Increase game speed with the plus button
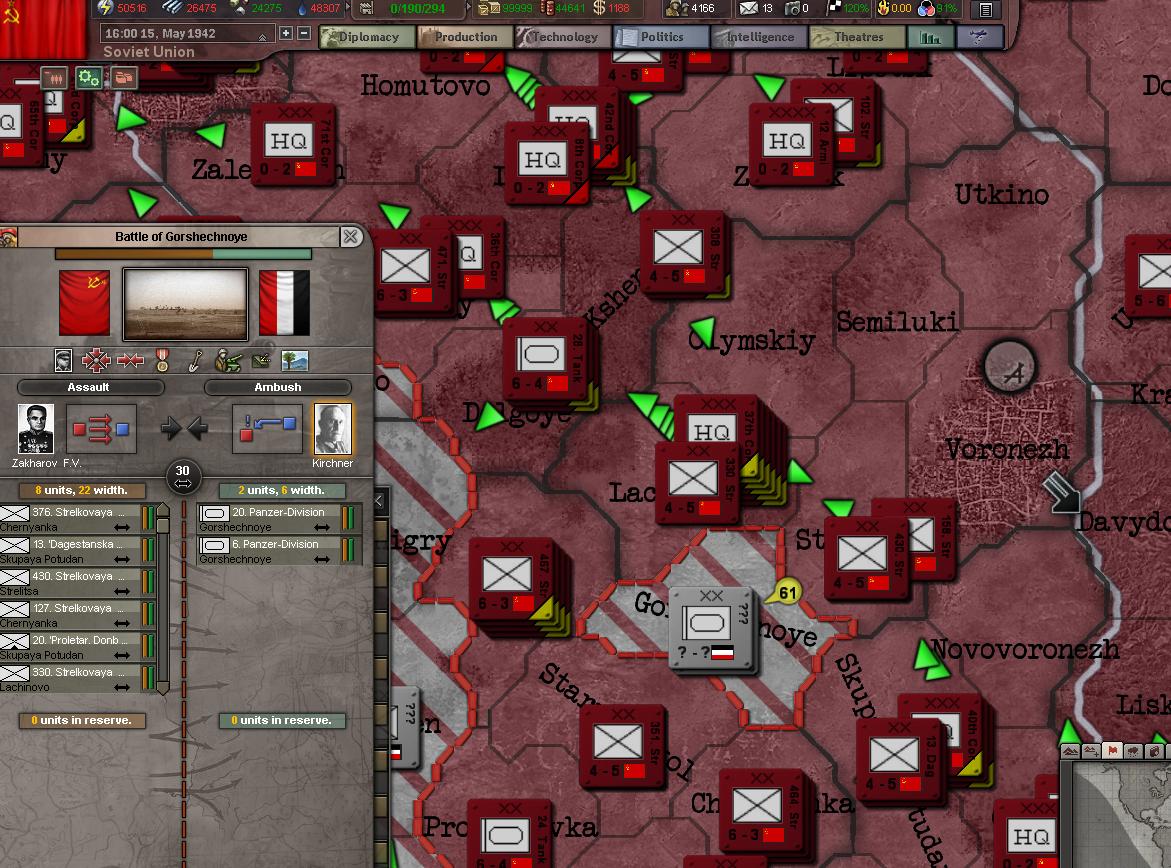 point(286,33)
